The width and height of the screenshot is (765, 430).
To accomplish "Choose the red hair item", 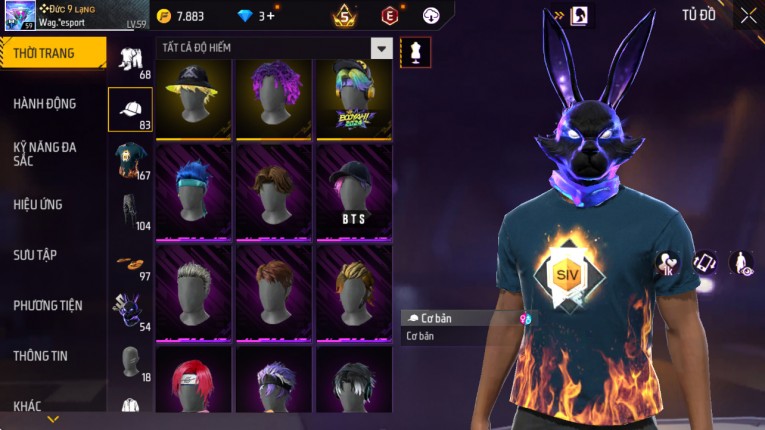I will 193,385.
